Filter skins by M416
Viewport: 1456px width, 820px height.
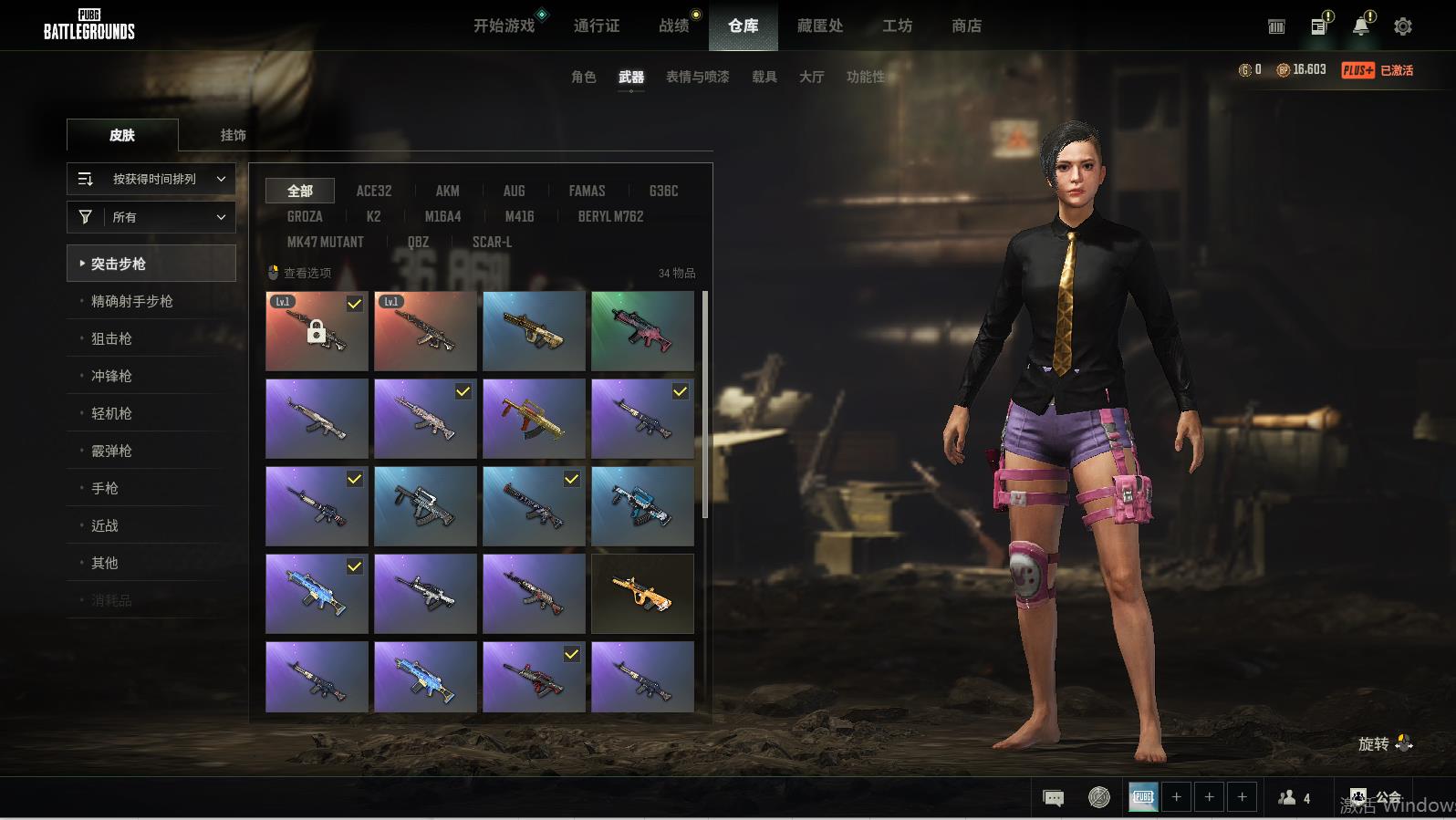[x=519, y=216]
